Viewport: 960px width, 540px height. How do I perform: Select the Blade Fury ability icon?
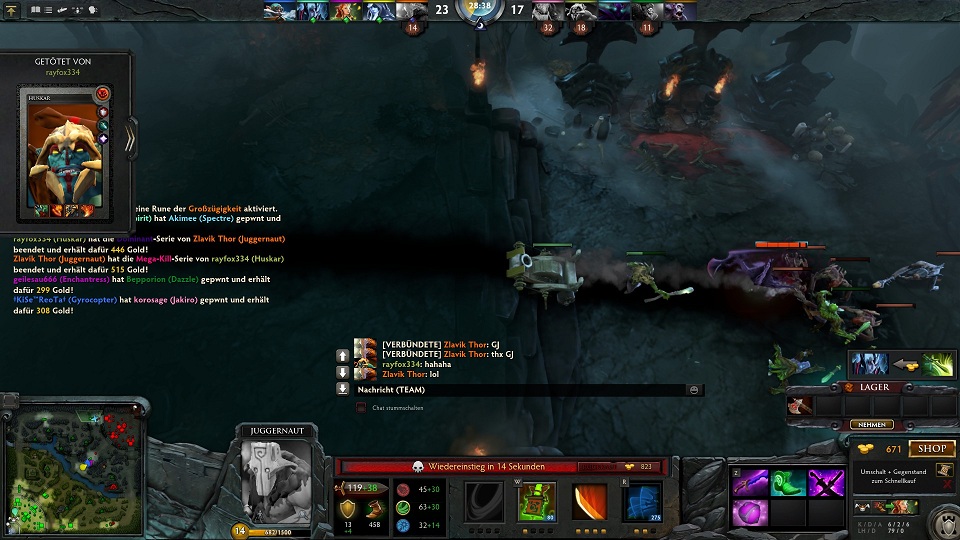click(x=484, y=501)
